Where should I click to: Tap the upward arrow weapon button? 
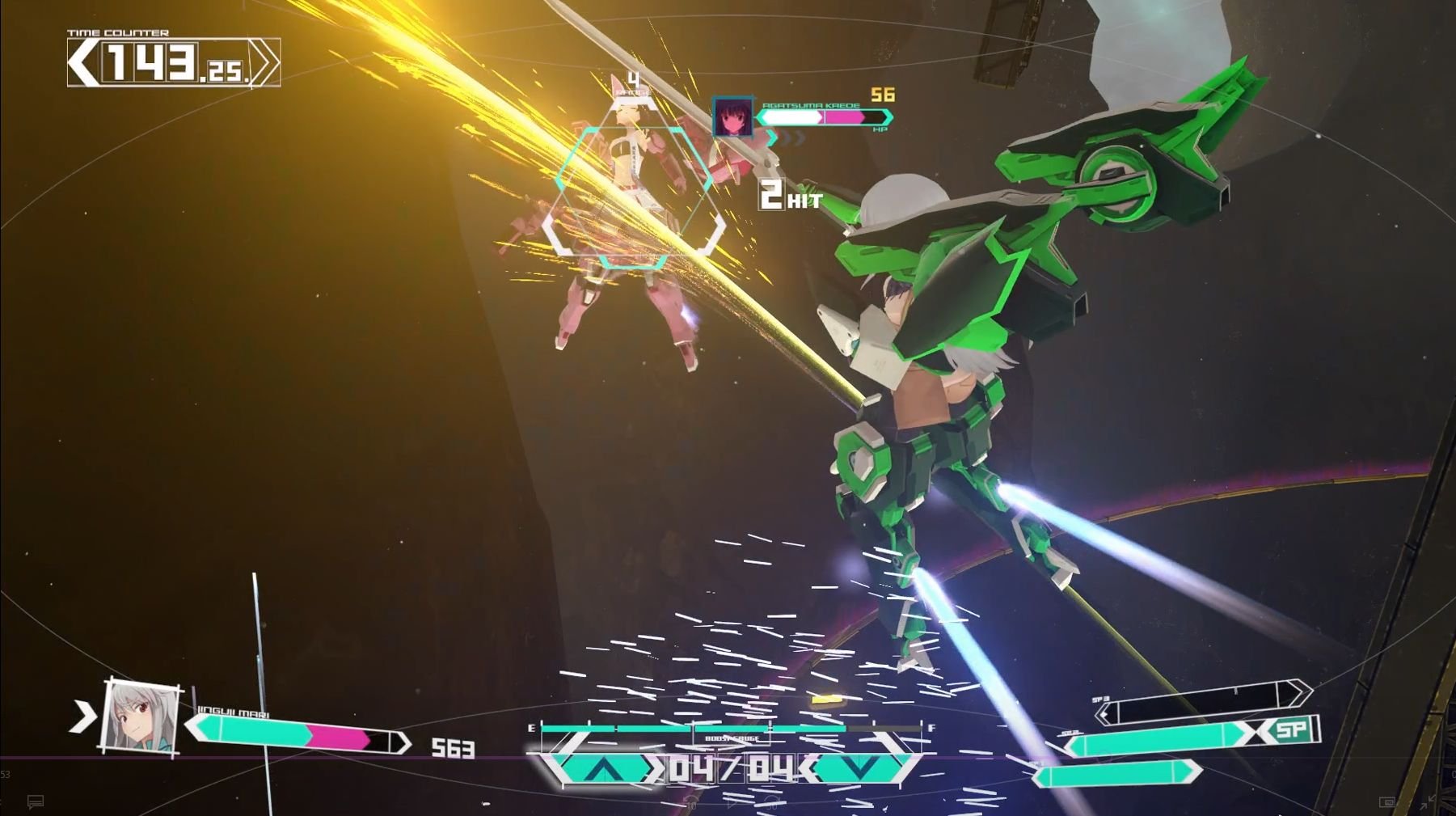point(600,767)
